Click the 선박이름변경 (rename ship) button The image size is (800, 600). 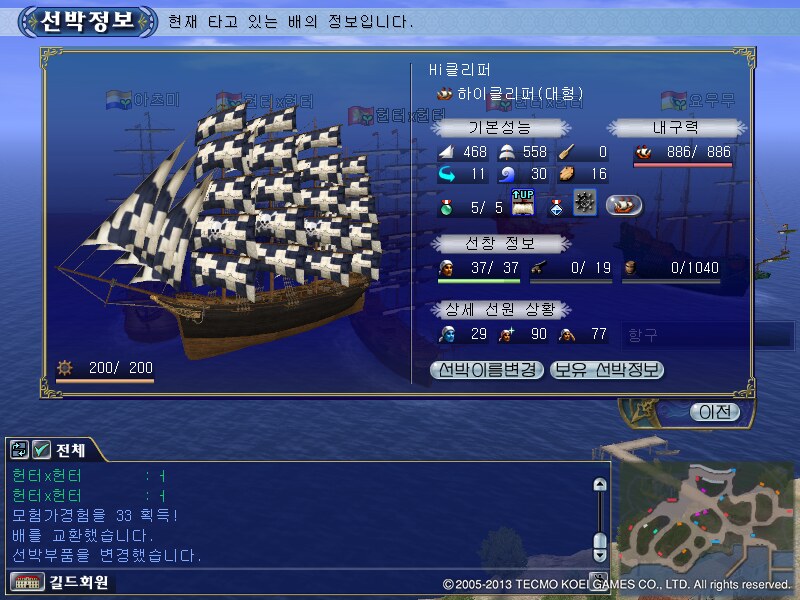(x=487, y=370)
